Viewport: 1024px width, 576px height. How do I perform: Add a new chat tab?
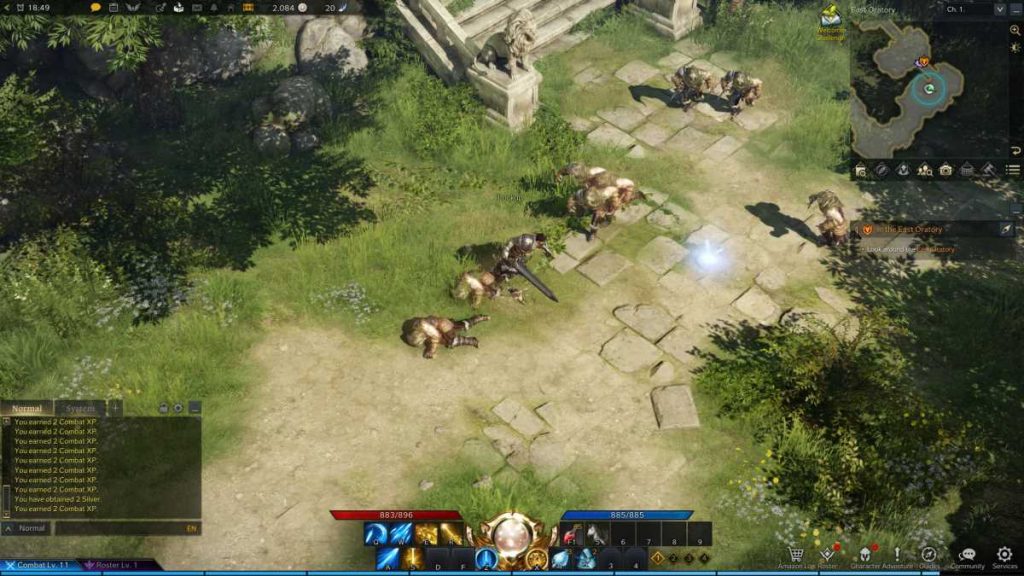coord(115,408)
